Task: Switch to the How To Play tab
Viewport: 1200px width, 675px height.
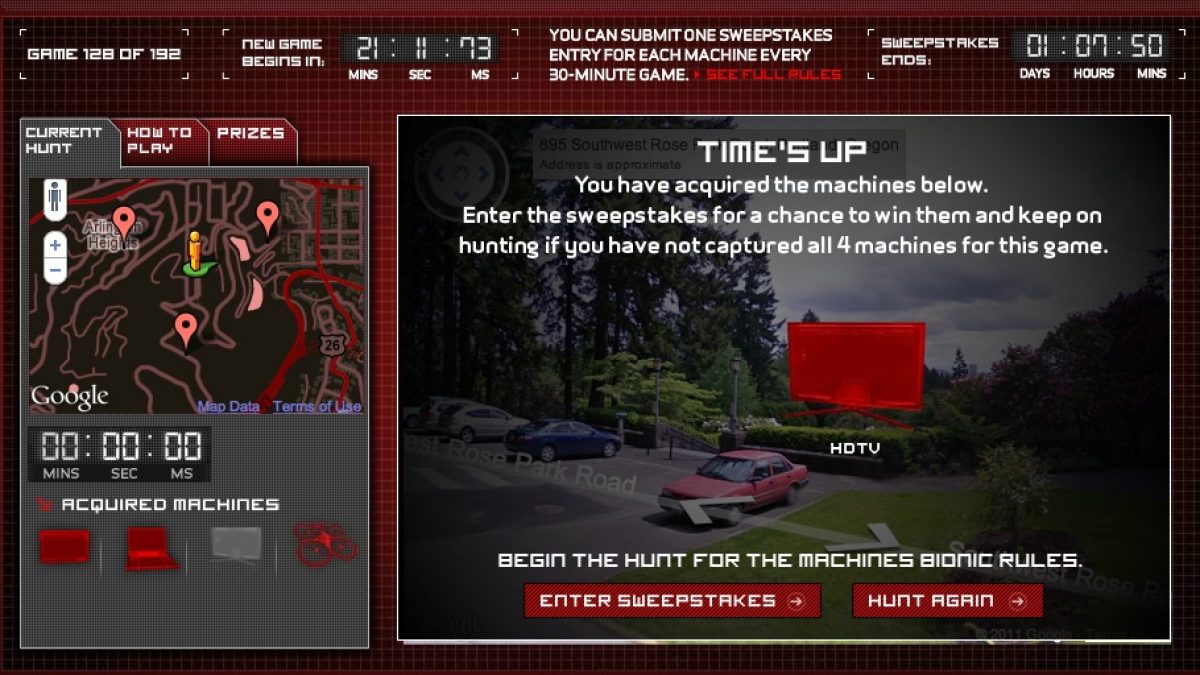Action: pos(160,140)
